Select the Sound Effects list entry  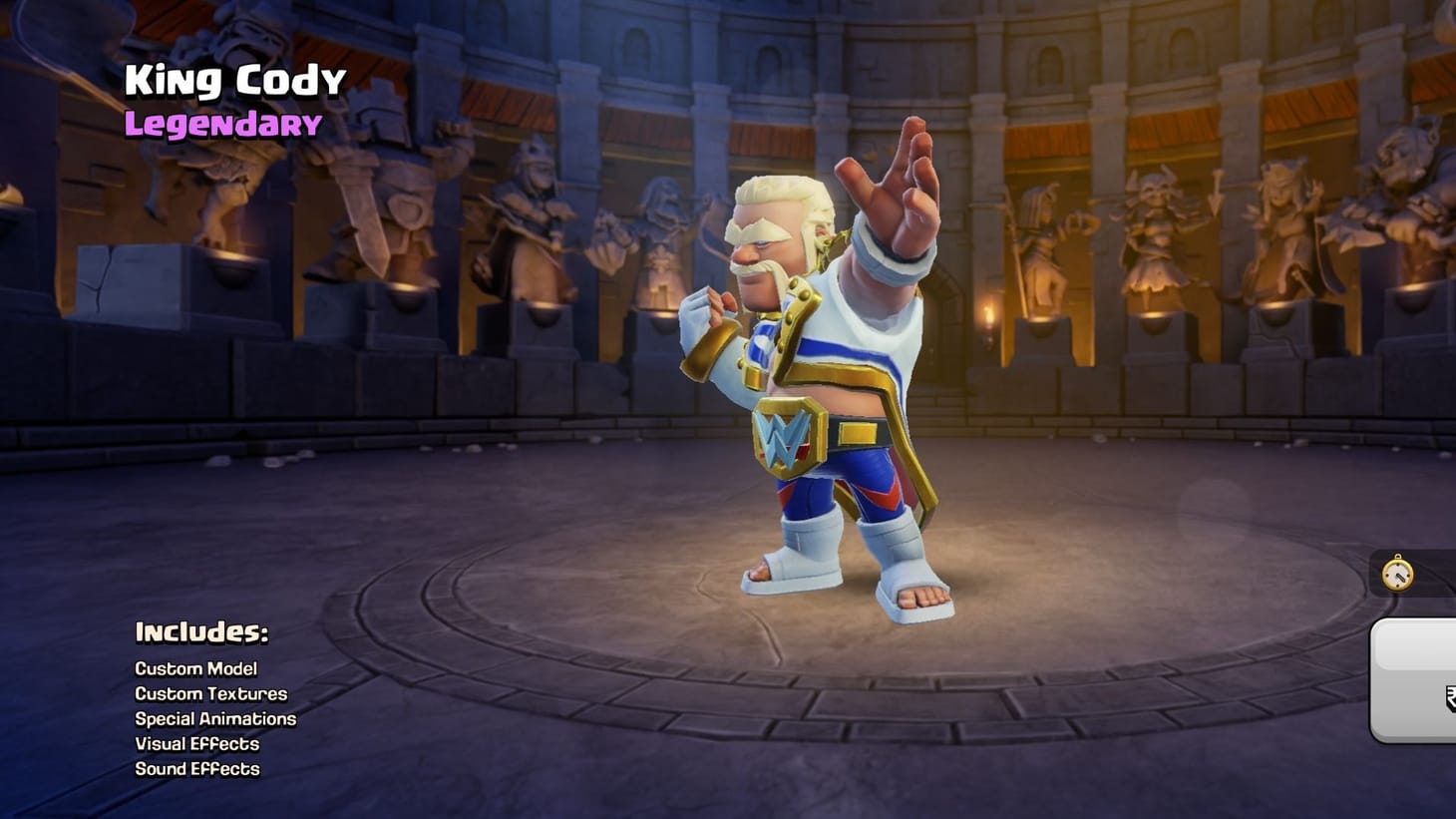click(x=196, y=769)
